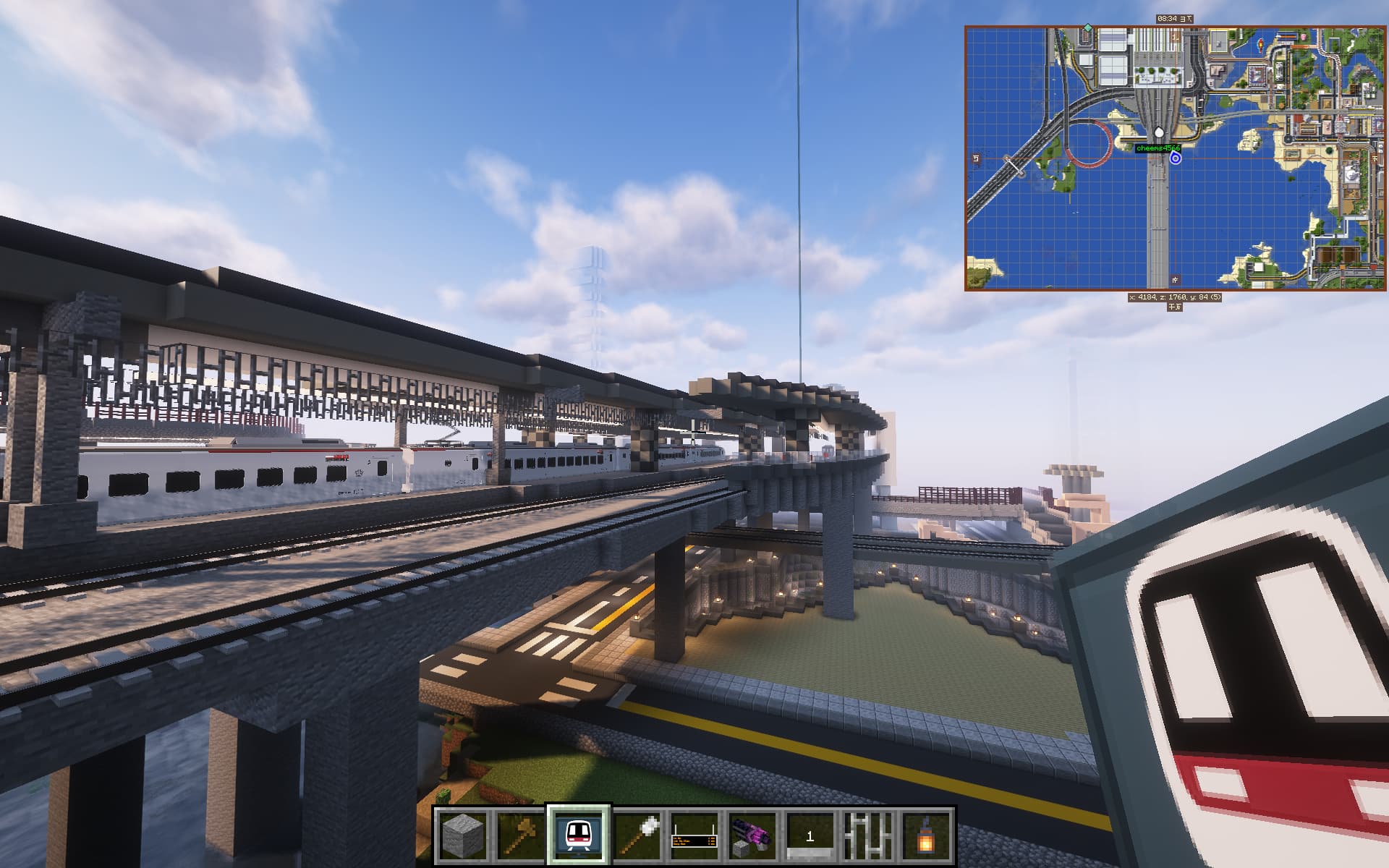Click the JourneyMap minimap
Image resolution: width=1389 pixels, height=868 pixels.
(x=1176, y=158)
